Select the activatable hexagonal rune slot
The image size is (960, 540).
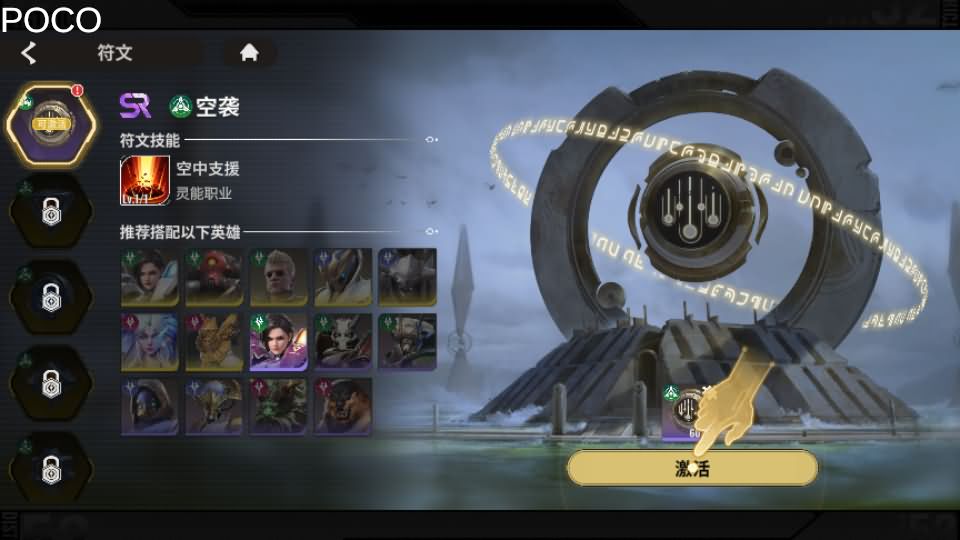pos(52,123)
